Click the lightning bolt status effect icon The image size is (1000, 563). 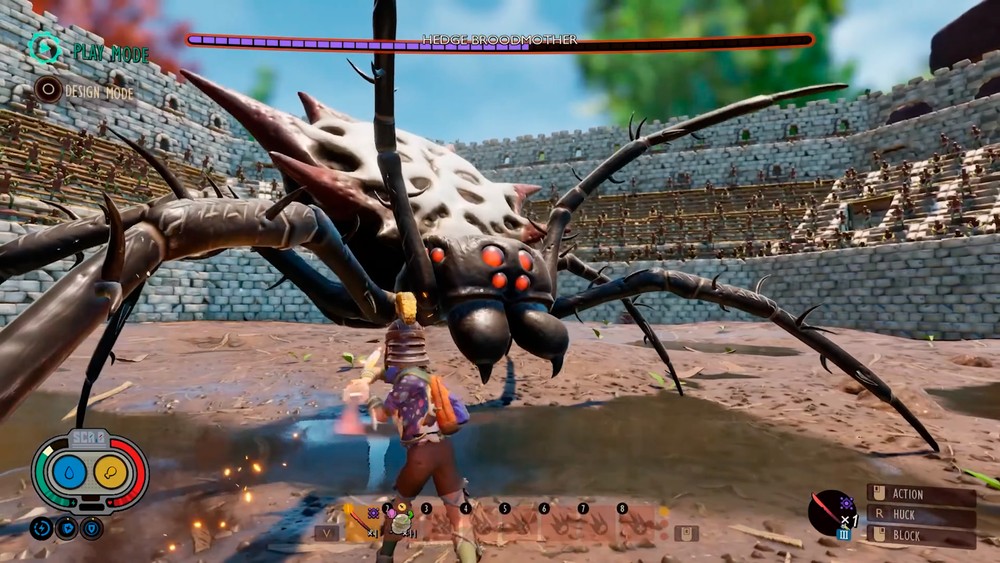click(41, 528)
